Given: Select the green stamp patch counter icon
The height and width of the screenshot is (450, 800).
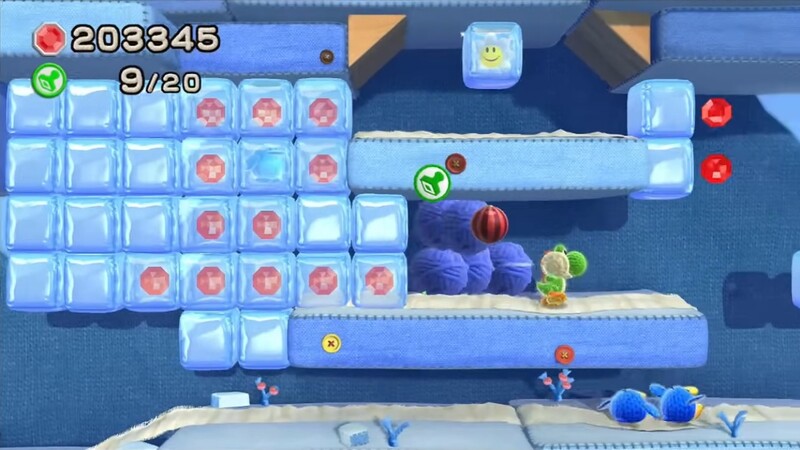Looking at the screenshot, I should [49, 79].
